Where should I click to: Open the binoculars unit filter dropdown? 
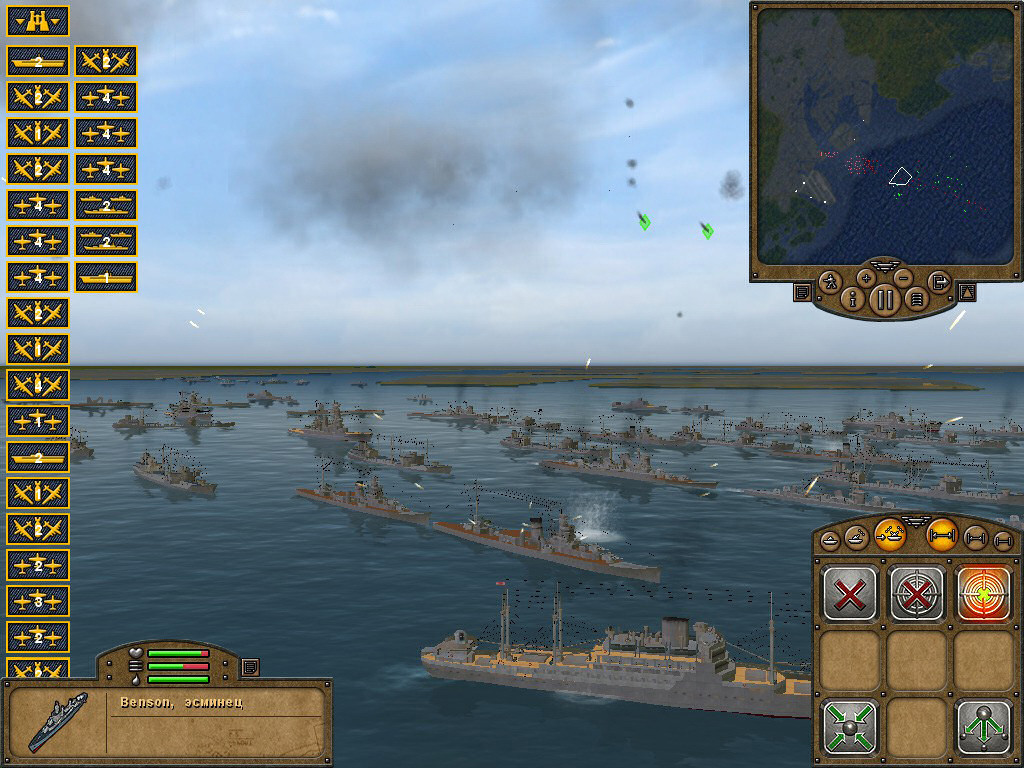pyautogui.click(x=38, y=21)
